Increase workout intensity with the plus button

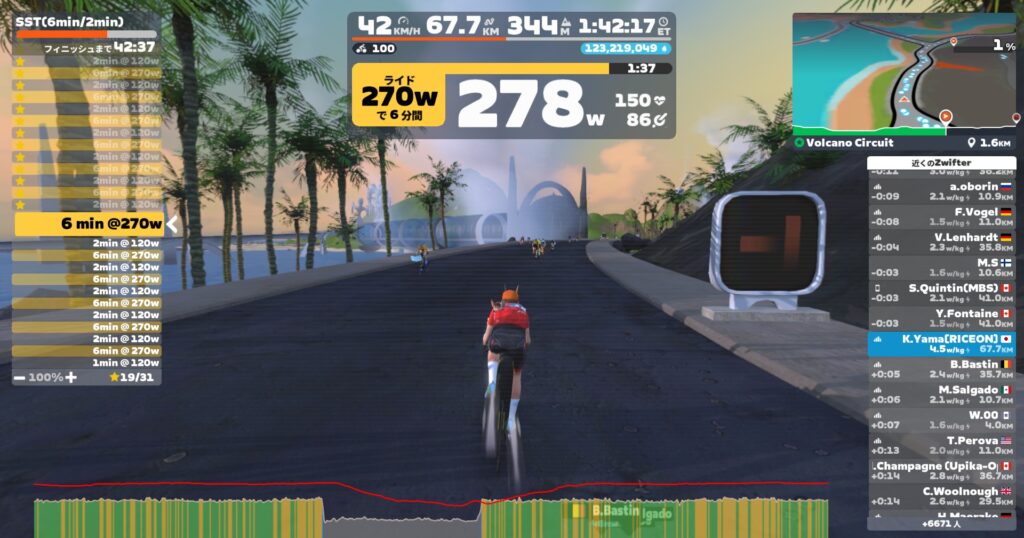point(71,377)
